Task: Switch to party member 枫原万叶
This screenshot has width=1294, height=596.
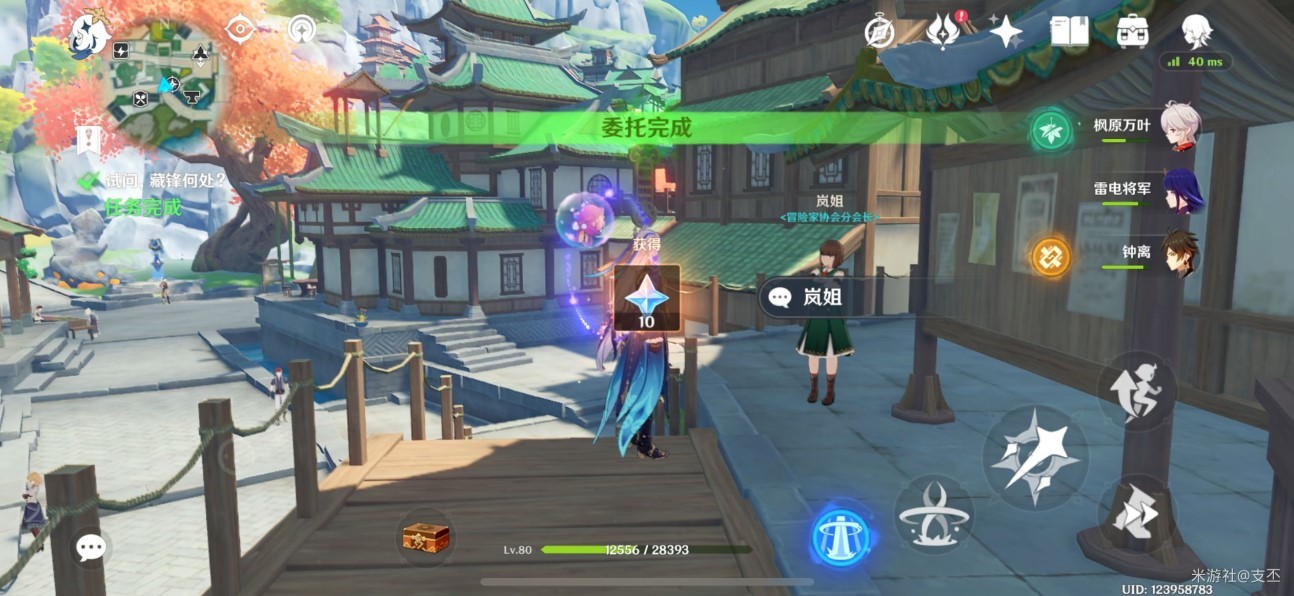Action: click(1150, 129)
